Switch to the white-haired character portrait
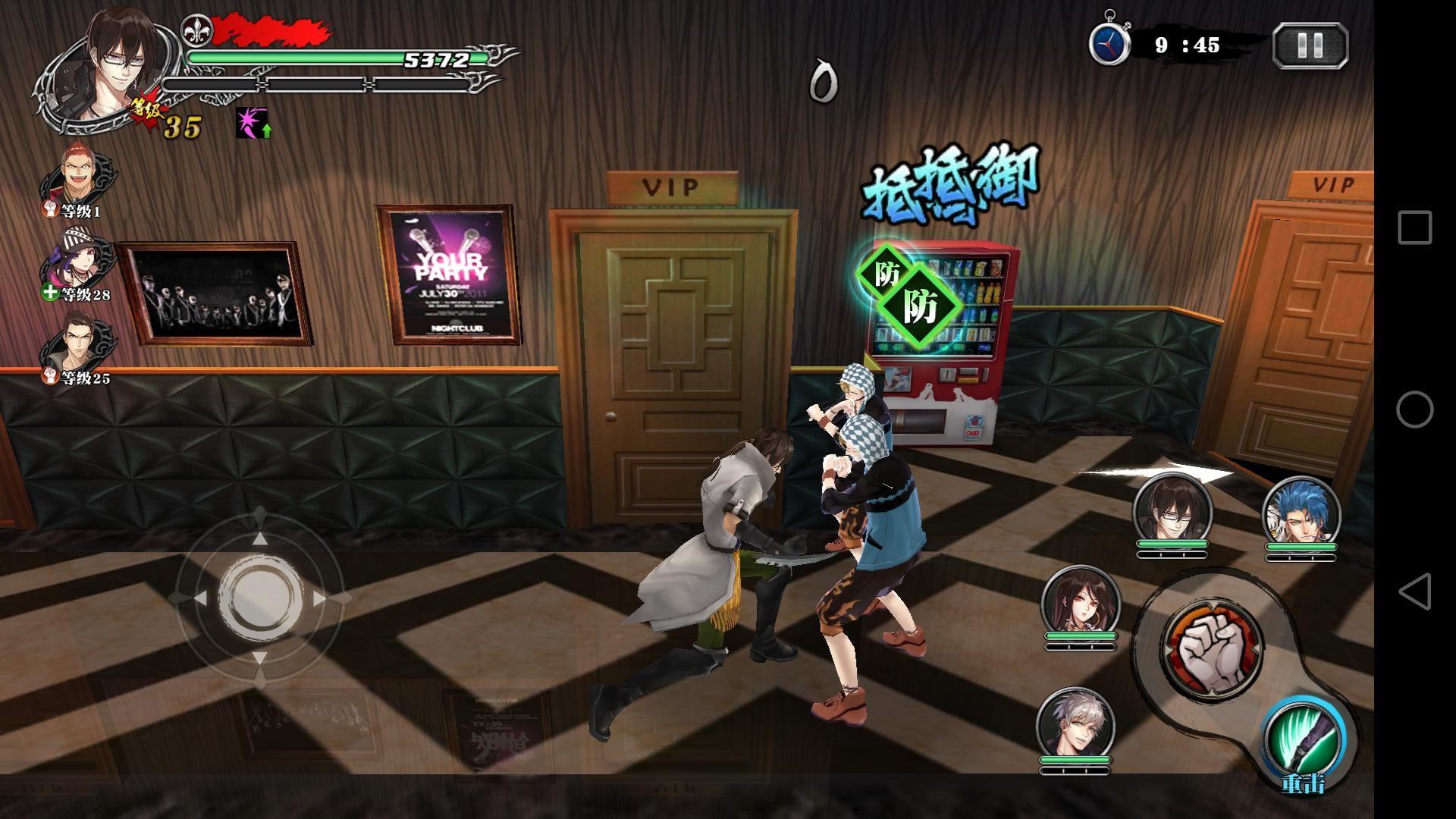 coord(1075,723)
